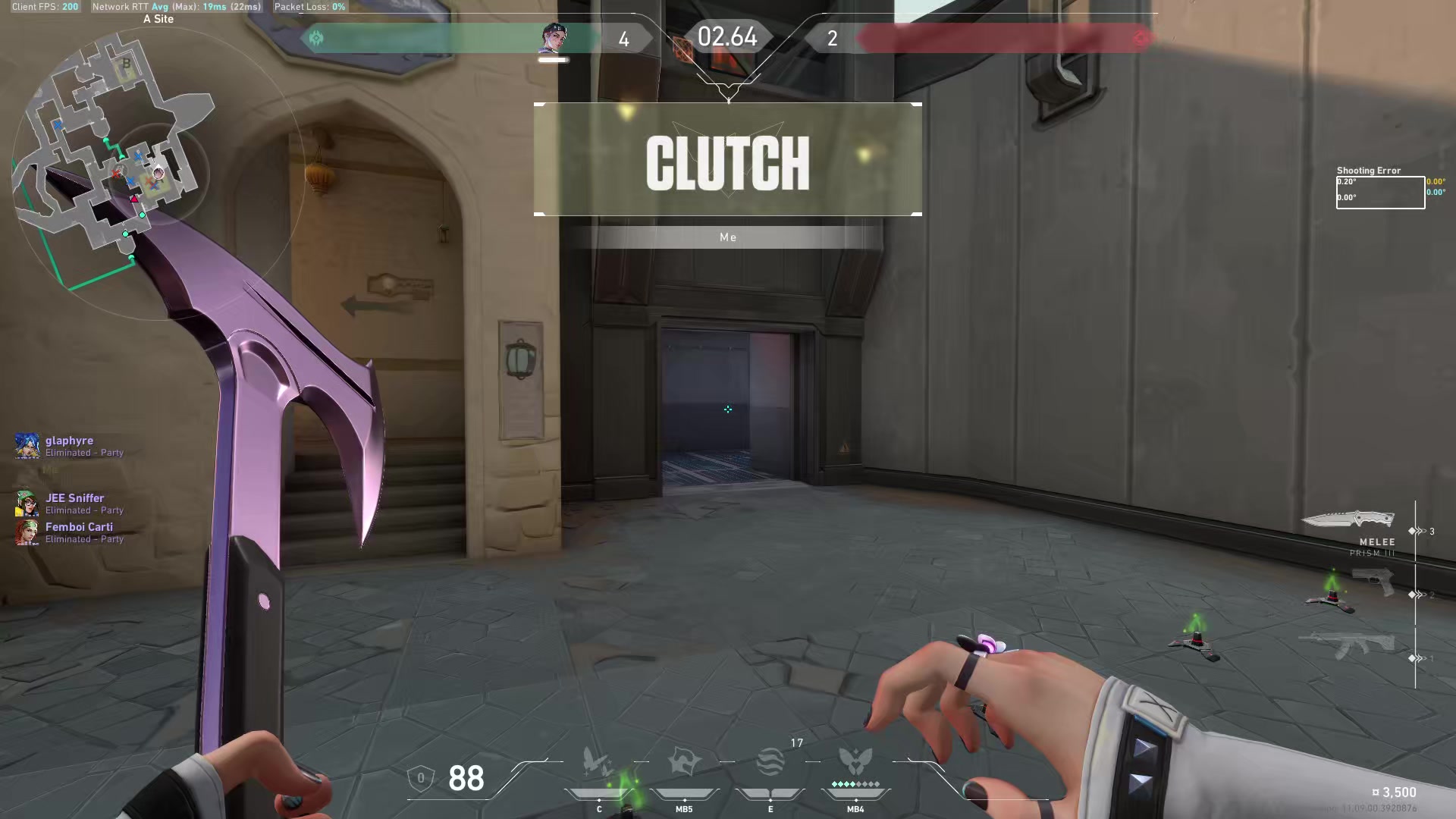Click the 3,500 credits display

1396,792
